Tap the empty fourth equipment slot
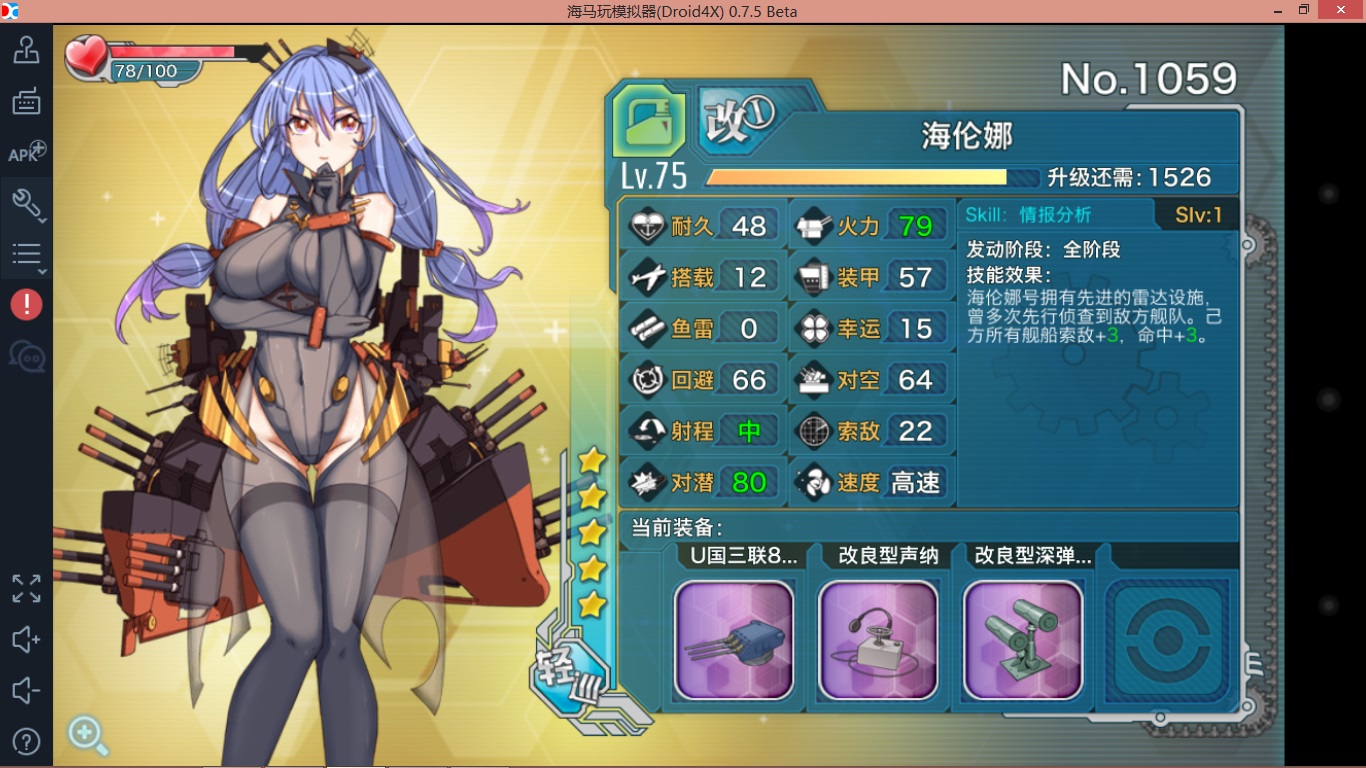Image resolution: width=1366 pixels, height=768 pixels. pos(1167,640)
